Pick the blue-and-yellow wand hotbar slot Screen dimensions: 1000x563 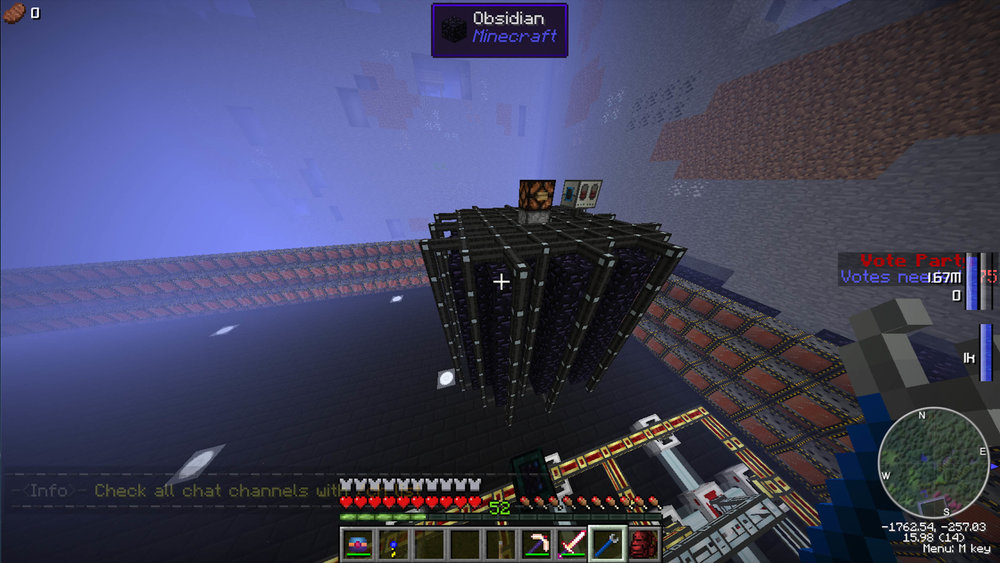394,544
